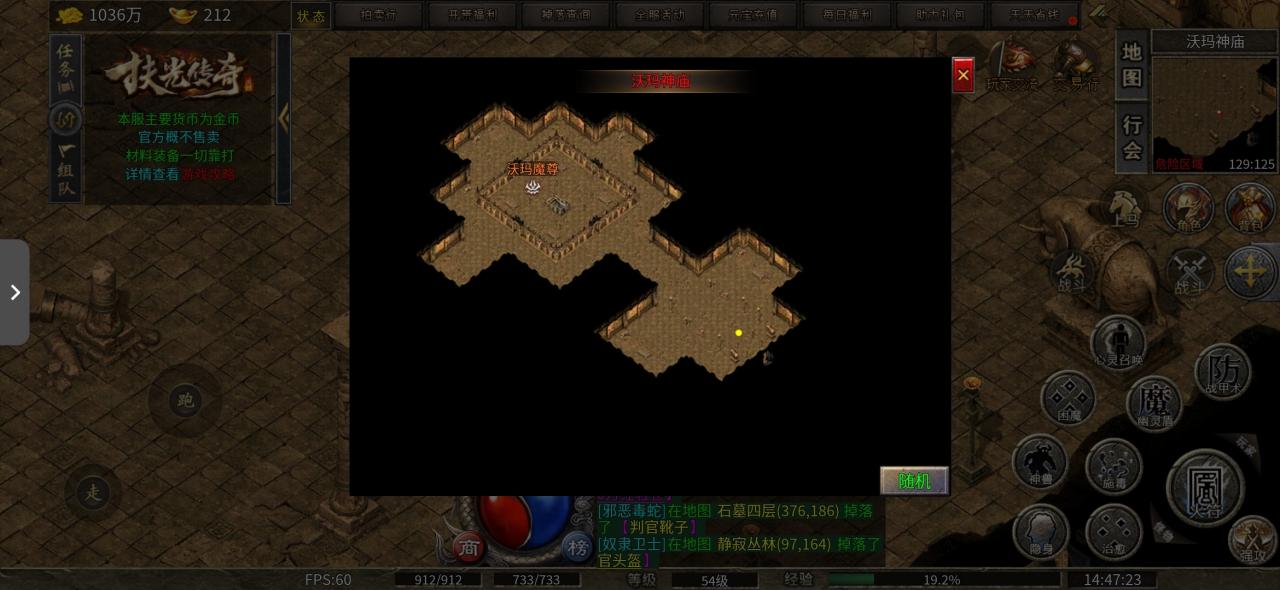The width and height of the screenshot is (1280, 590).
Task: Open the 角色 character sheet
Action: pos(1188,209)
